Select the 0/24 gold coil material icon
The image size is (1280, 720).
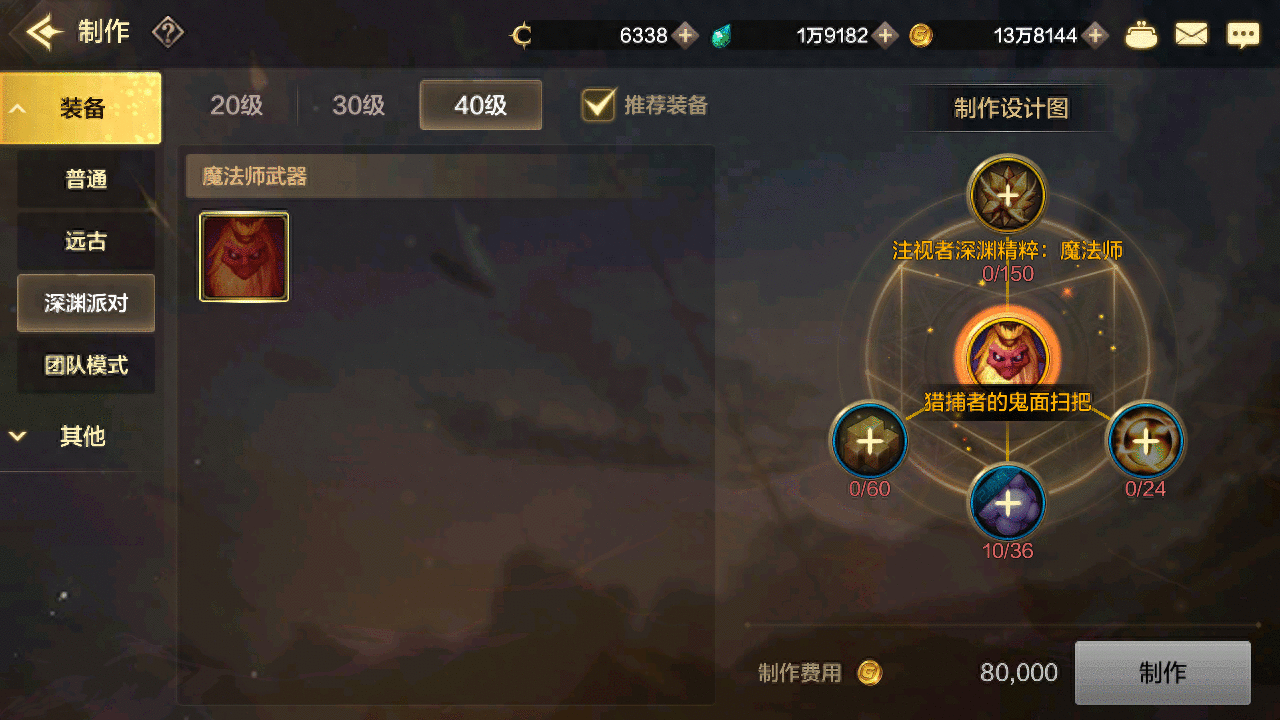pyautogui.click(x=1146, y=440)
